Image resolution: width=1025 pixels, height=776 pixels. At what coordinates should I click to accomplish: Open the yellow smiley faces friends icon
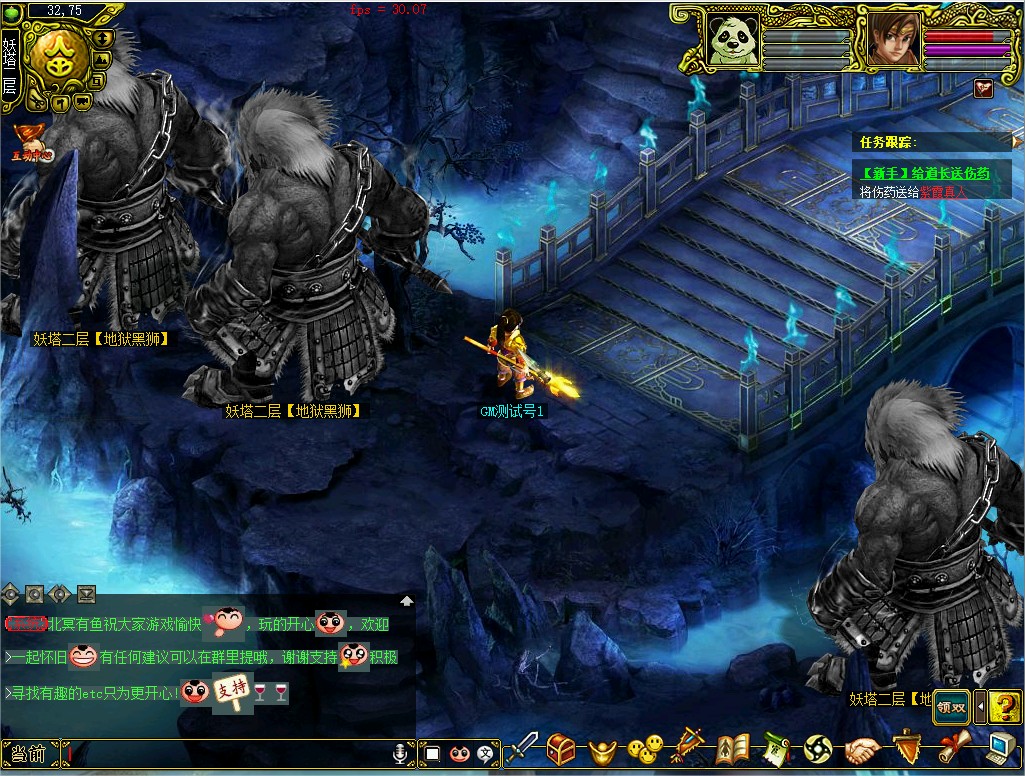[645, 749]
